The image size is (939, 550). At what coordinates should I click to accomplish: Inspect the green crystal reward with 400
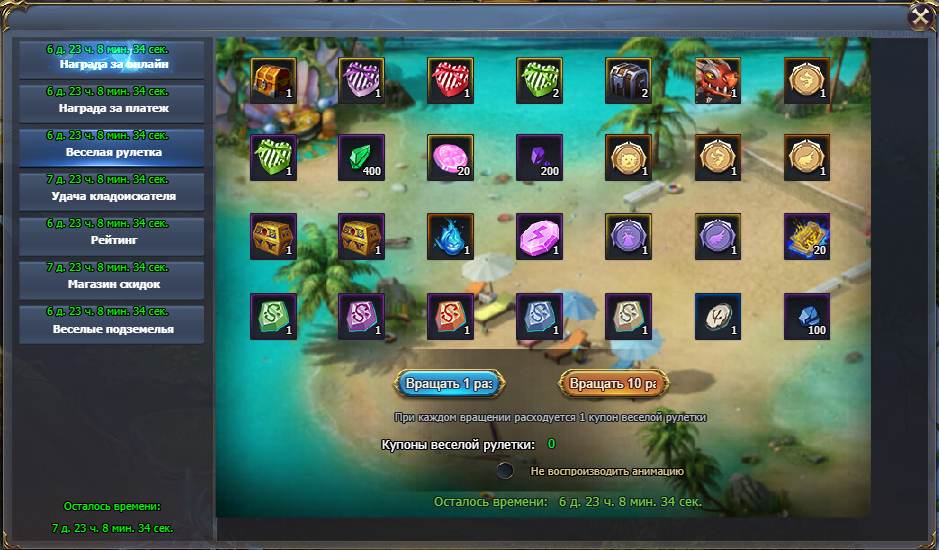(x=362, y=158)
